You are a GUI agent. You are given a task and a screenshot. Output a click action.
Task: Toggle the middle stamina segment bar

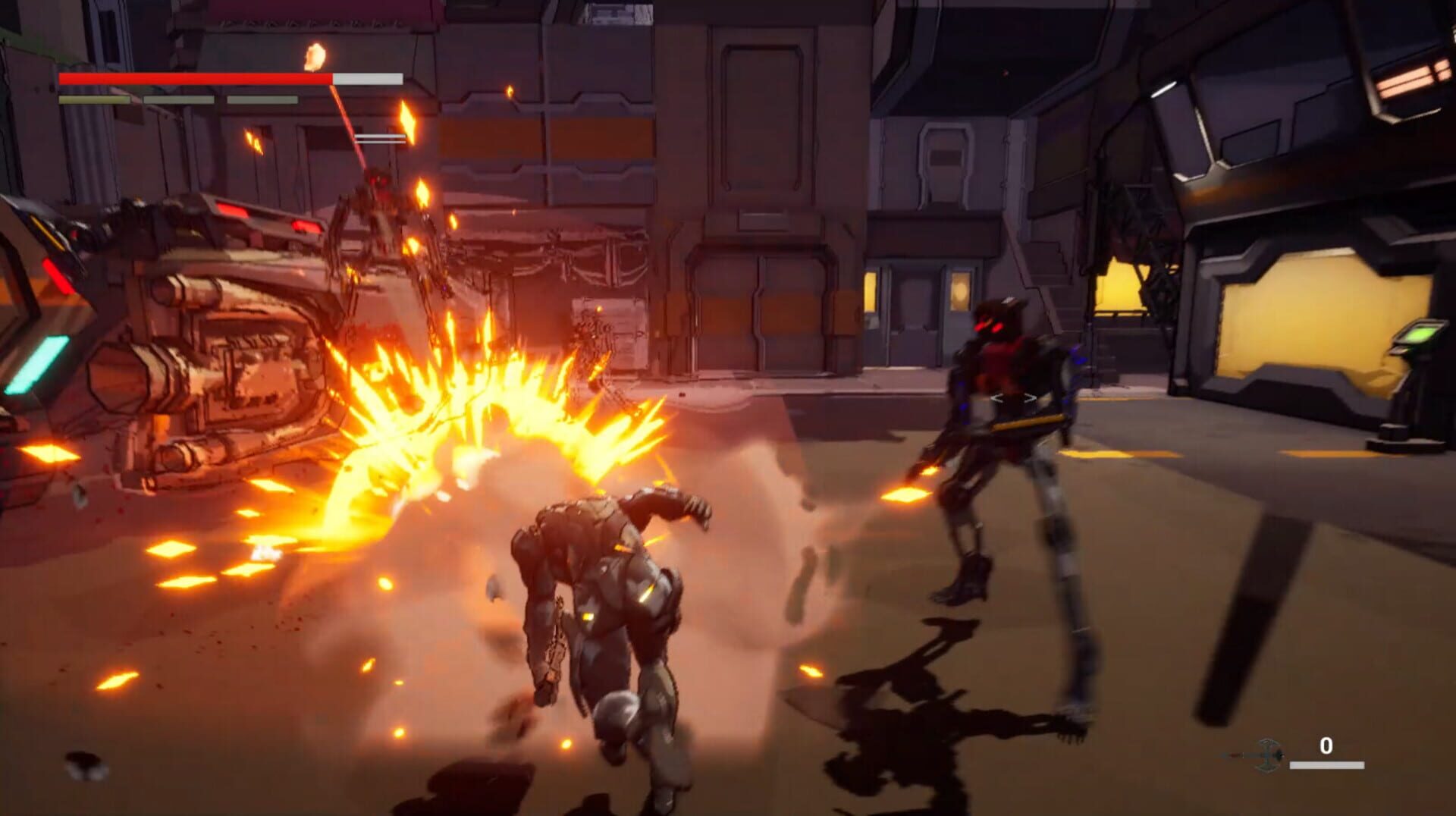[x=177, y=100]
